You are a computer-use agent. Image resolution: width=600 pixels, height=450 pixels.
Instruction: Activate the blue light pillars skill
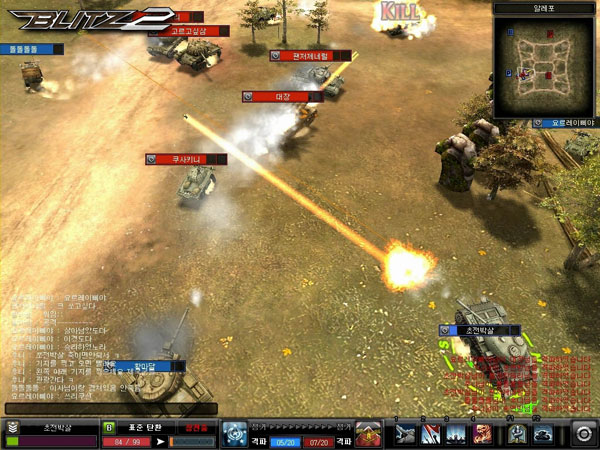(x=457, y=433)
